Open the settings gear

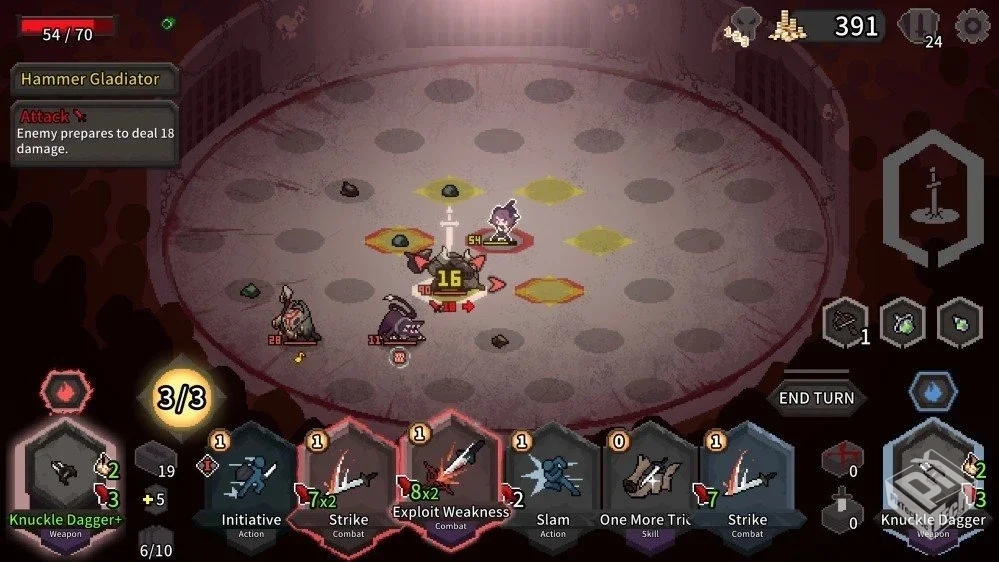971,26
